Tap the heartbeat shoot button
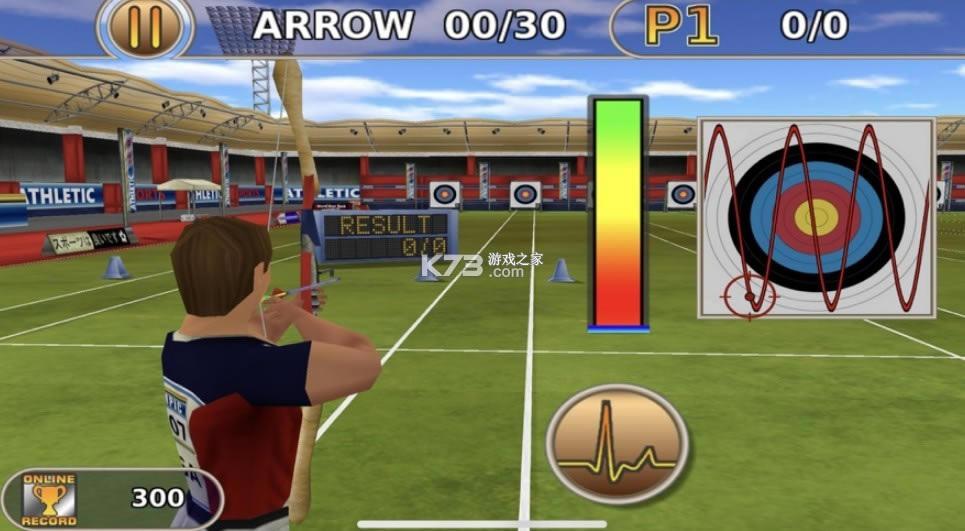 (x=616, y=443)
